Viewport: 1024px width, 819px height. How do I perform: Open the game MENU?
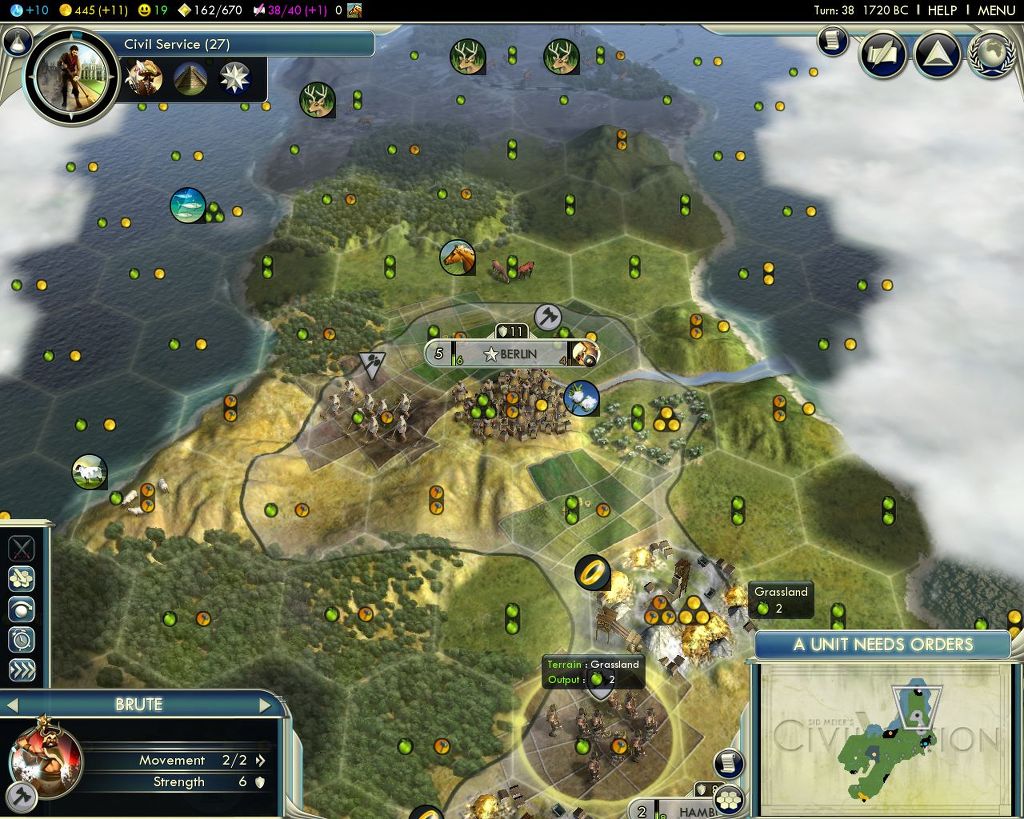coord(996,10)
